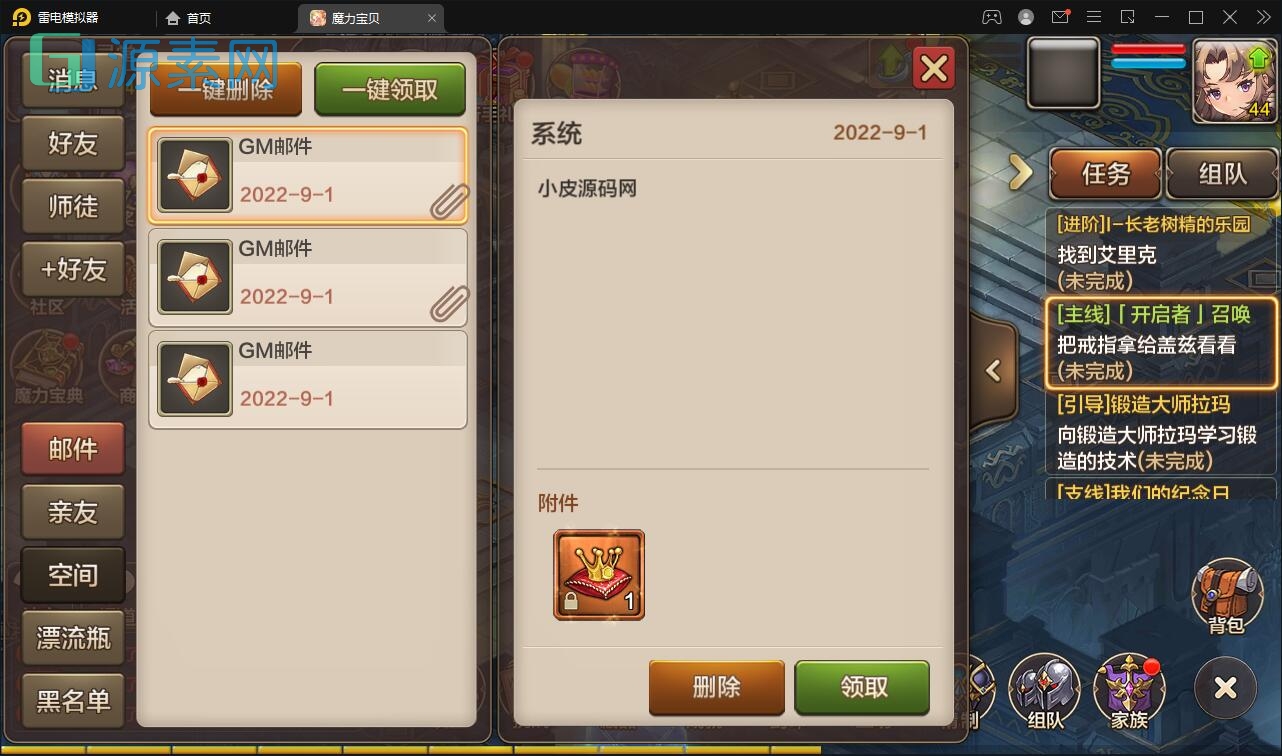This screenshot has height=756, width=1282.
Task: Select the crown attachment item thumbnail
Action: tap(597, 575)
